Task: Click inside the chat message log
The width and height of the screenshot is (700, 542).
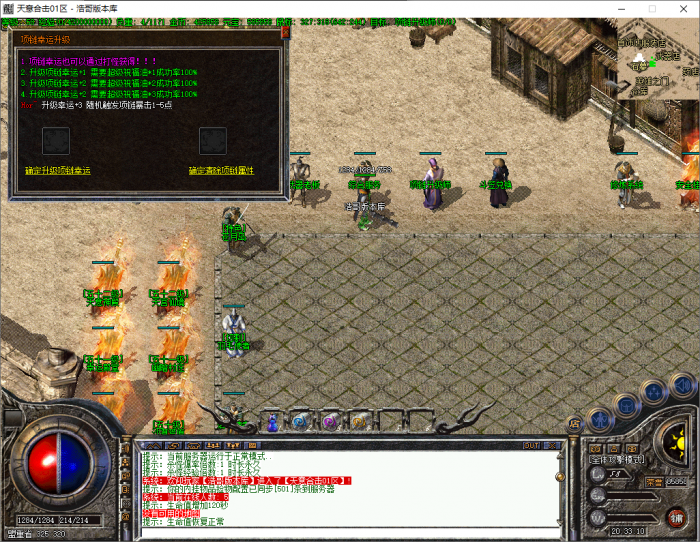Action: pos(340,490)
